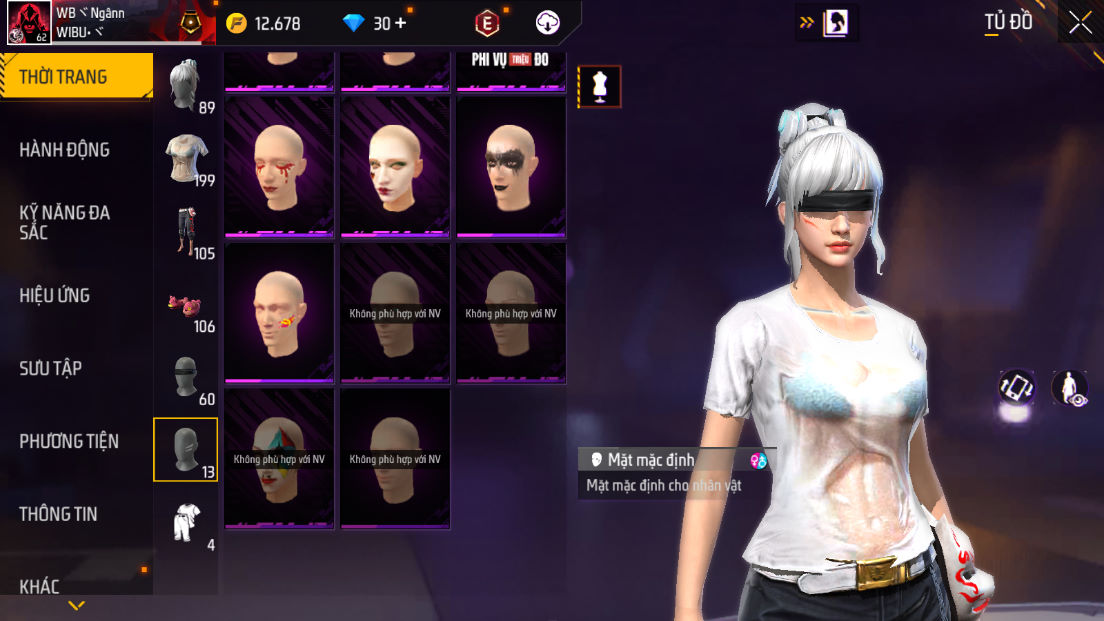Open the KỸ NĂNG ĐA SẮC section
This screenshot has height=621, width=1104.
pyautogui.click(x=65, y=222)
